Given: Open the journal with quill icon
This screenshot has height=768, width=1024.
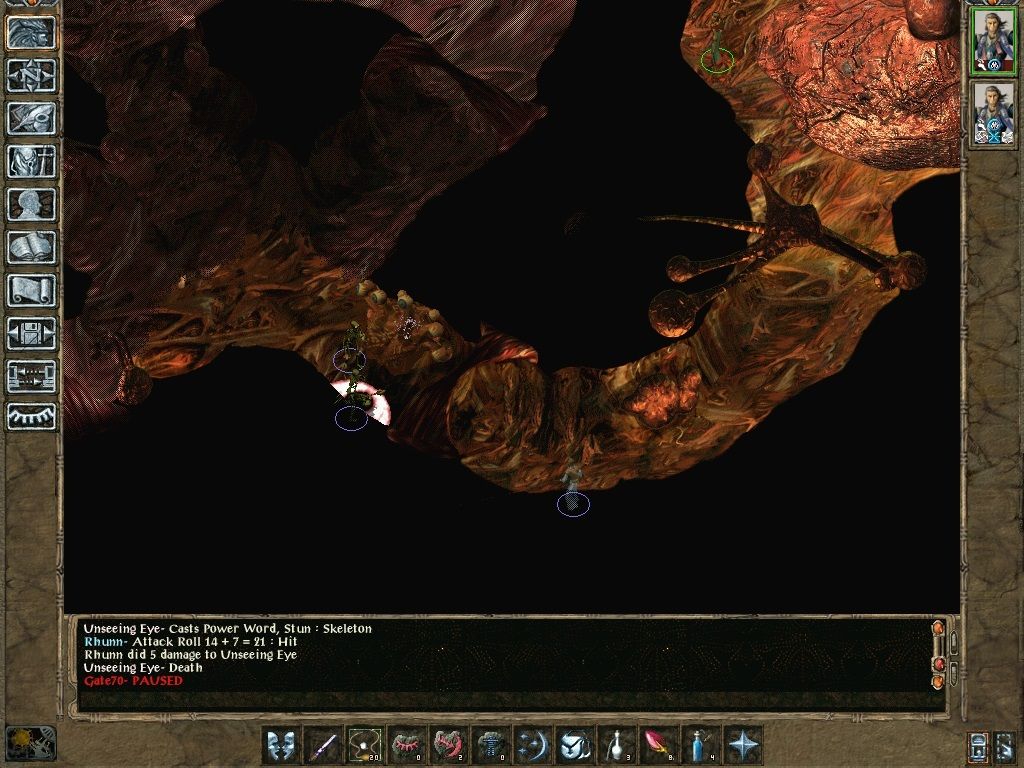Looking at the screenshot, I should 31,118.
